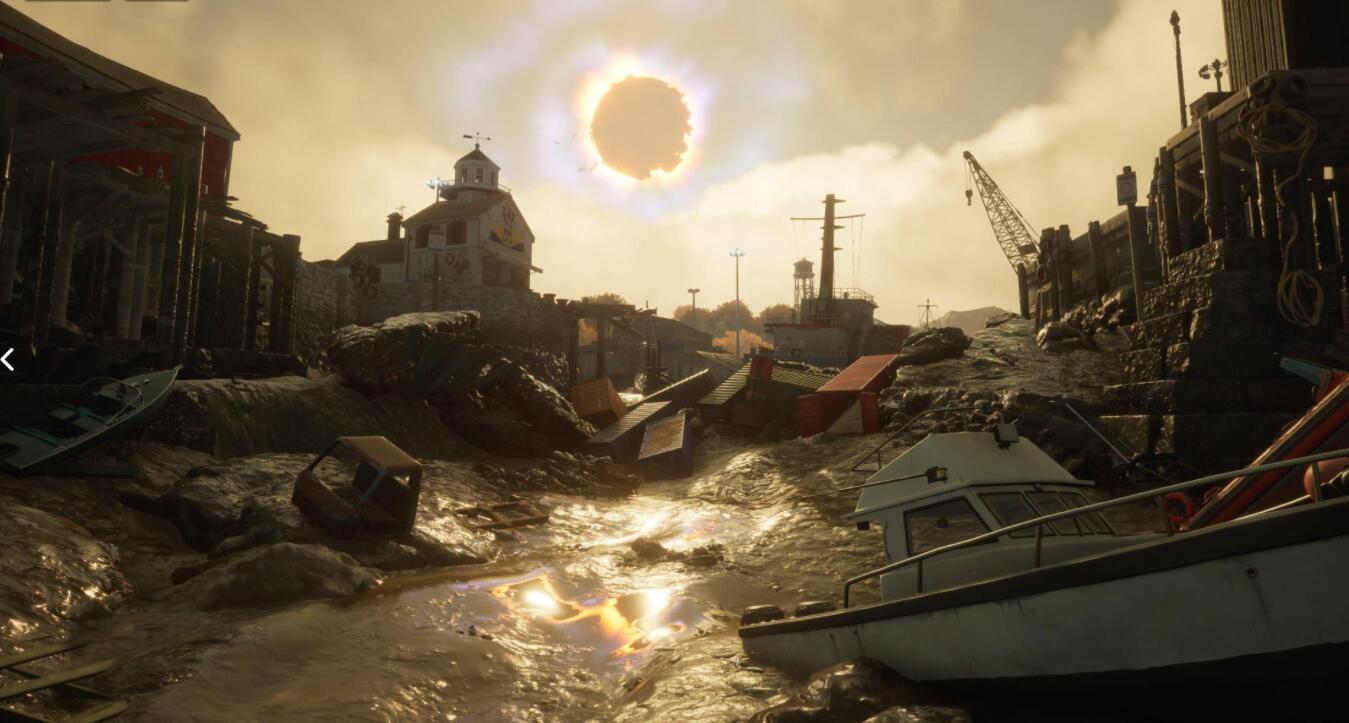This screenshot has height=723, width=1349.
Task: Go to the previous image with left arrow
Action: pos(7,360)
